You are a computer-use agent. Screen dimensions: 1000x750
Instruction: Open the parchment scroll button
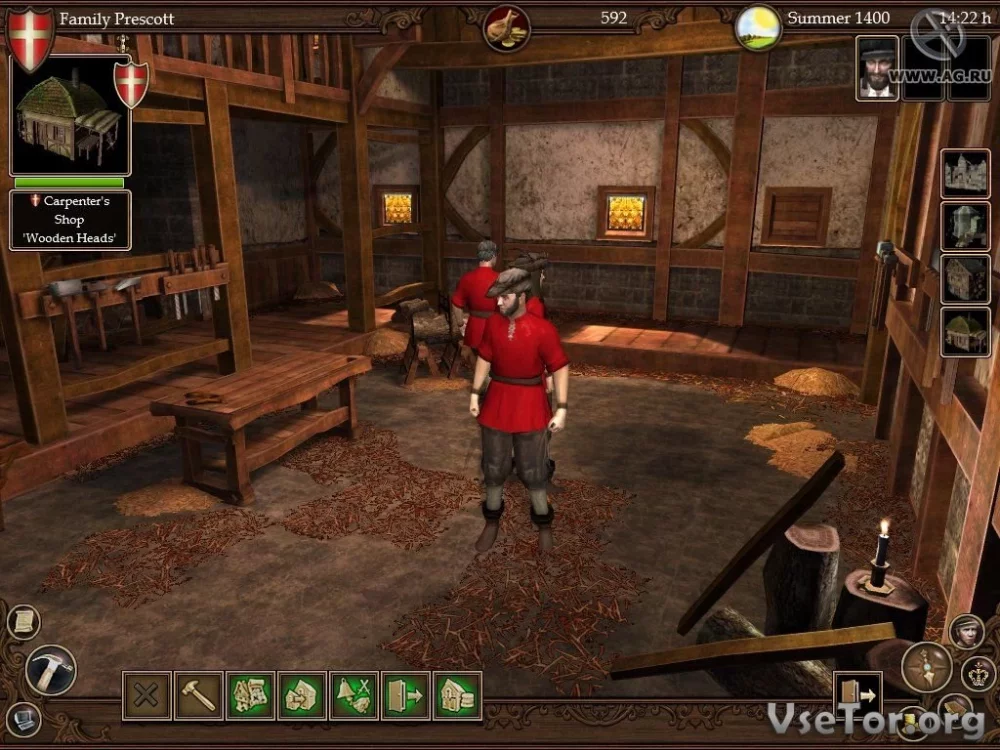[24, 621]
